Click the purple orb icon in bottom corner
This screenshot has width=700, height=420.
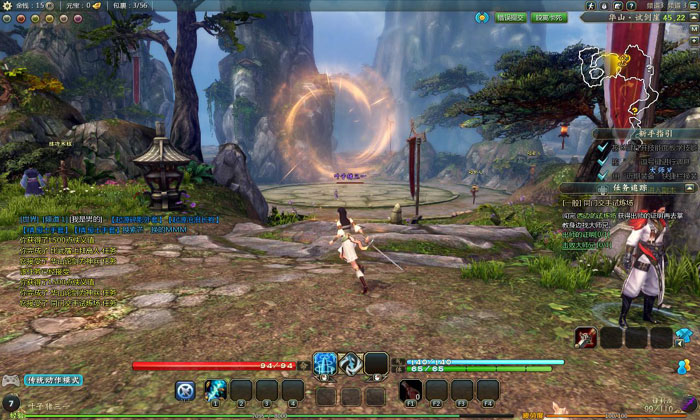(x=688, y=404)
